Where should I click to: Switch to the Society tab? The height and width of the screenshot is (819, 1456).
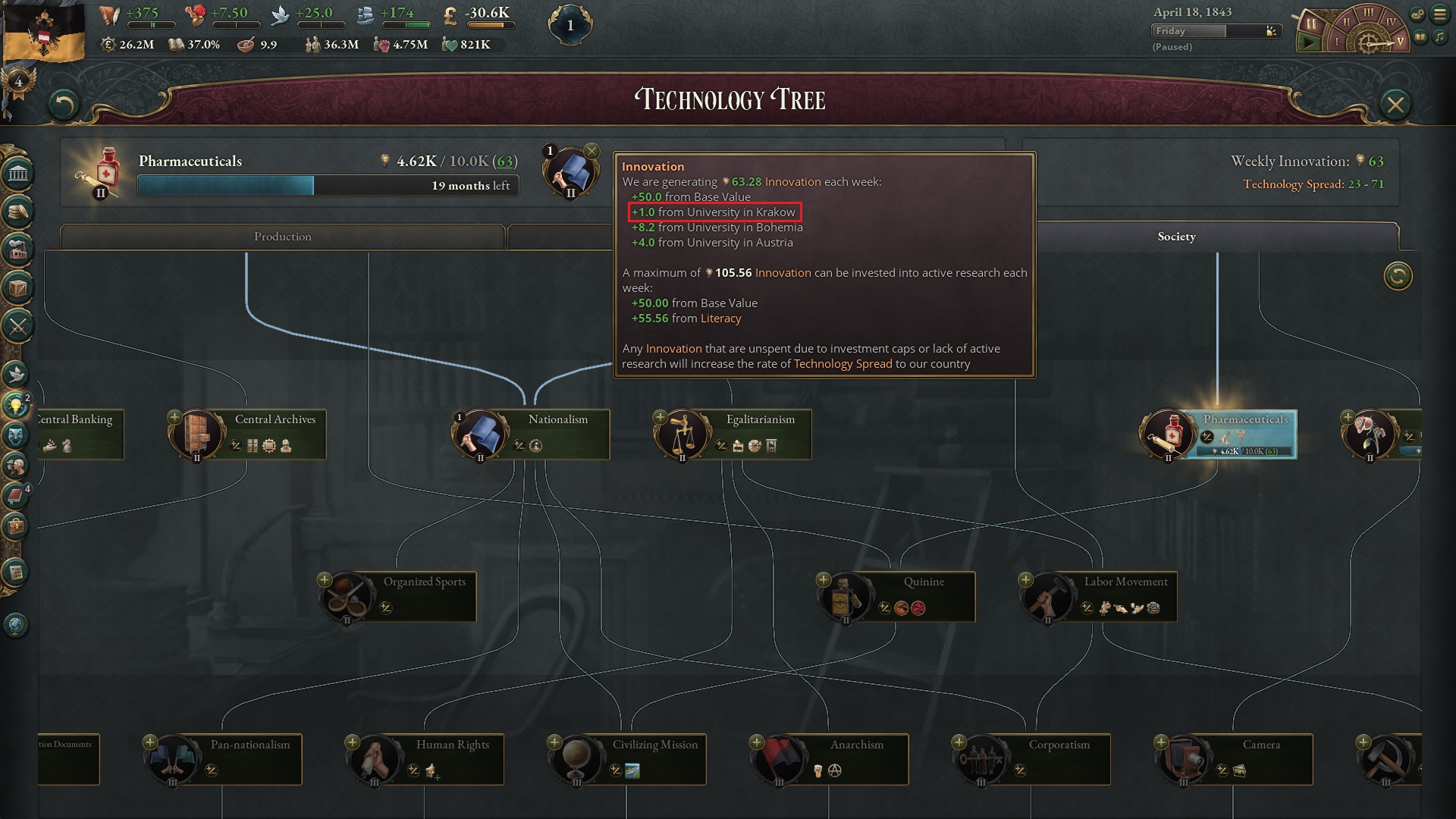point(1175,237)
